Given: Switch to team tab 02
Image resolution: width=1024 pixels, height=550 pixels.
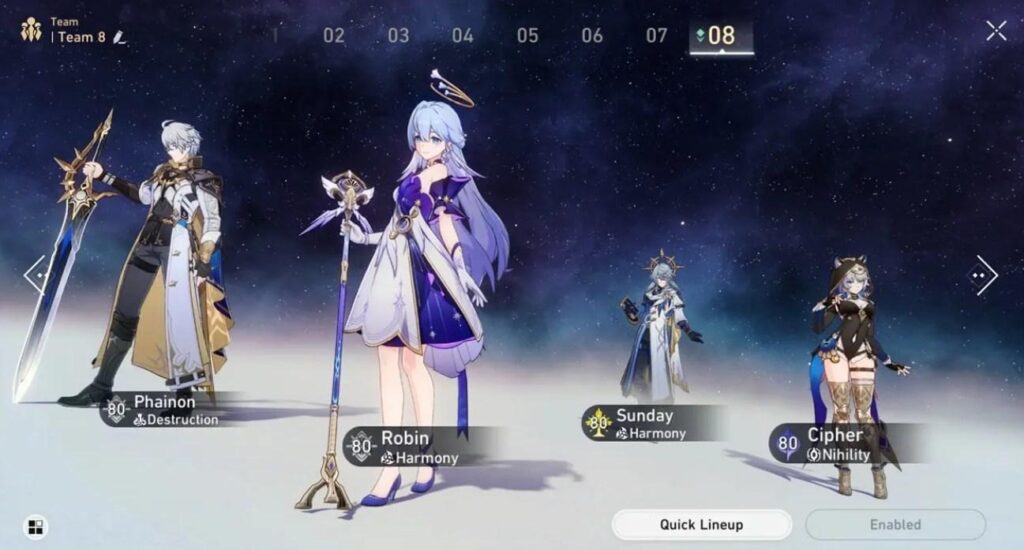Looking at the screenshot, I should pos(334,36).
